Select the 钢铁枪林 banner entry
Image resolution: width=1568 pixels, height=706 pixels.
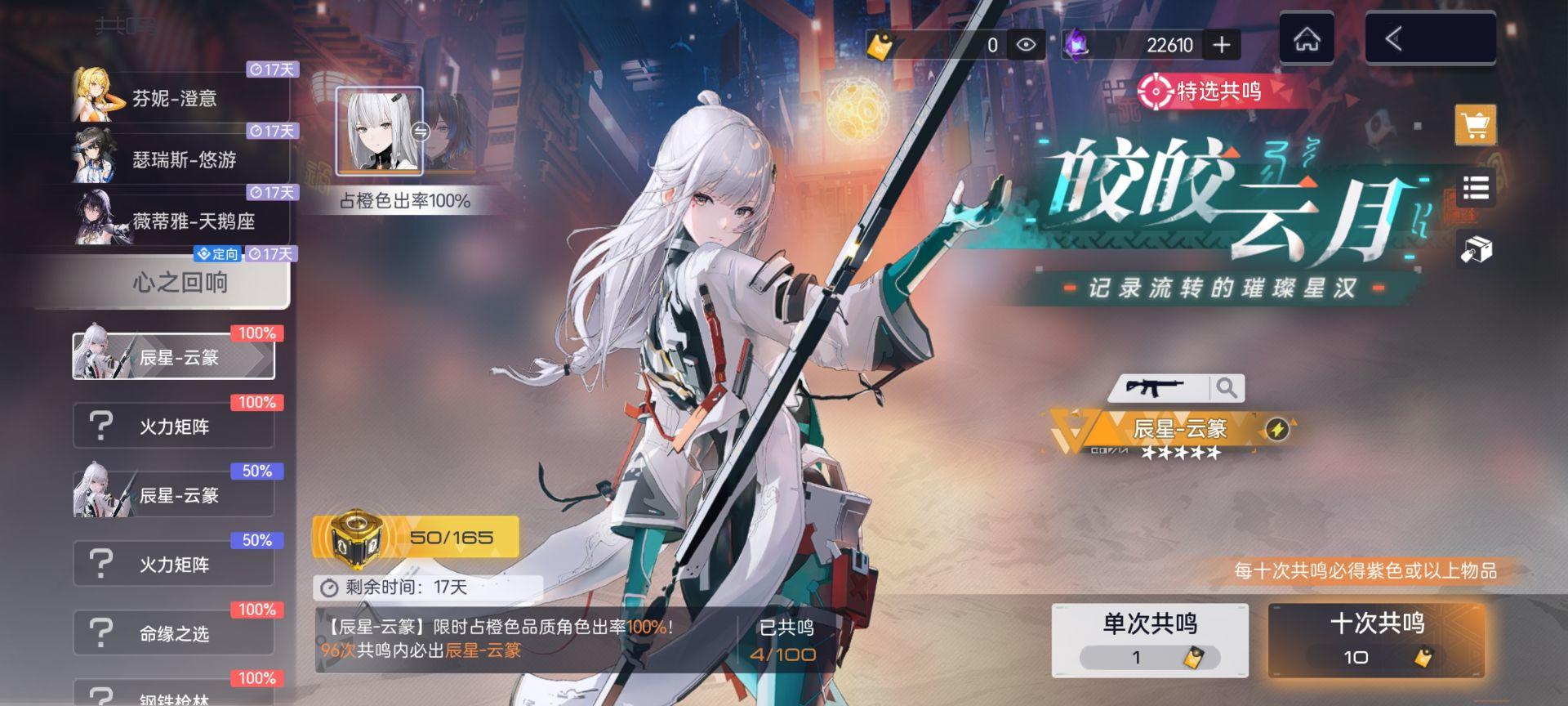click(173, 695)
